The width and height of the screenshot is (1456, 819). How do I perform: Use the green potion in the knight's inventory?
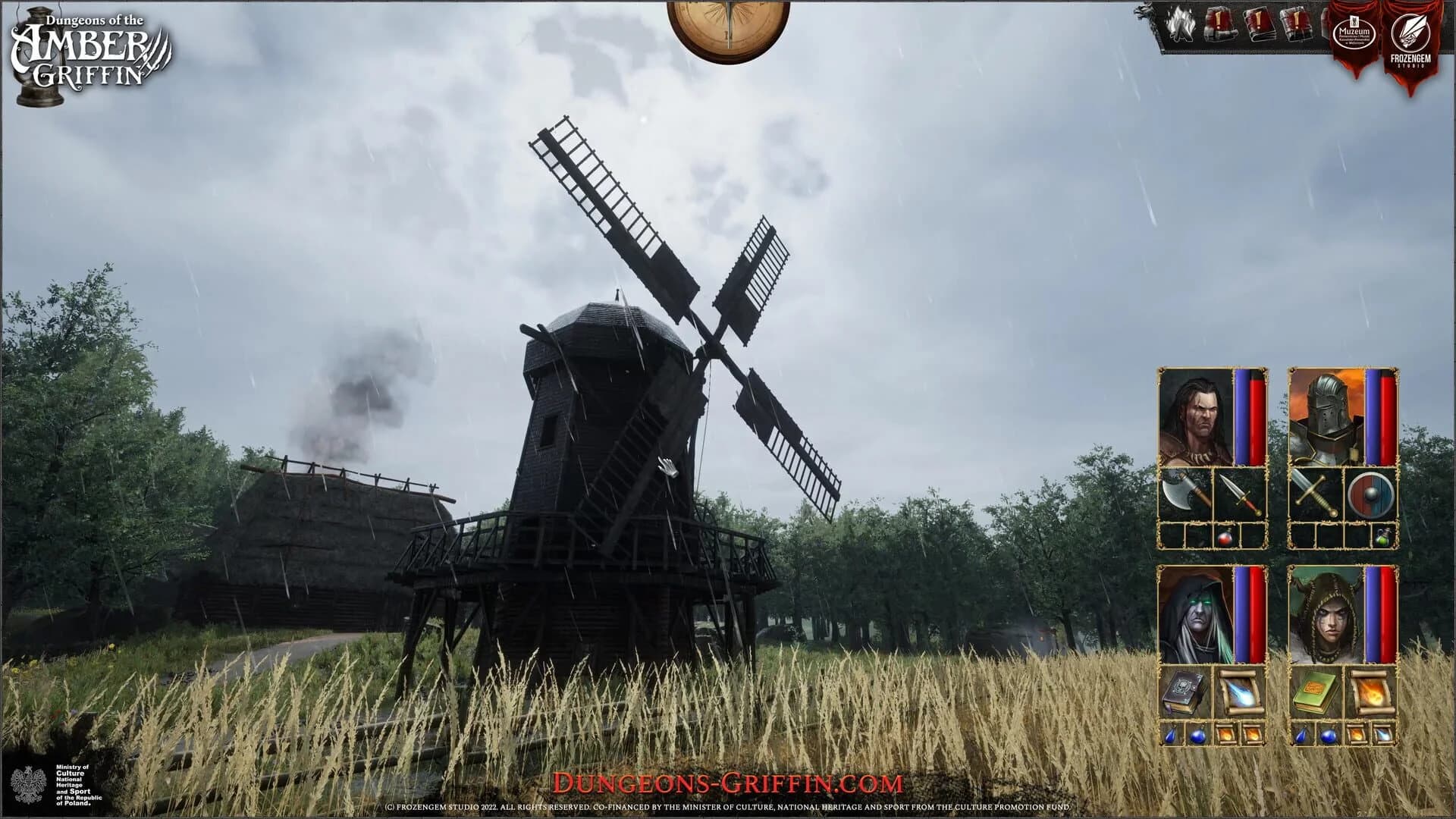[1383, 538]
